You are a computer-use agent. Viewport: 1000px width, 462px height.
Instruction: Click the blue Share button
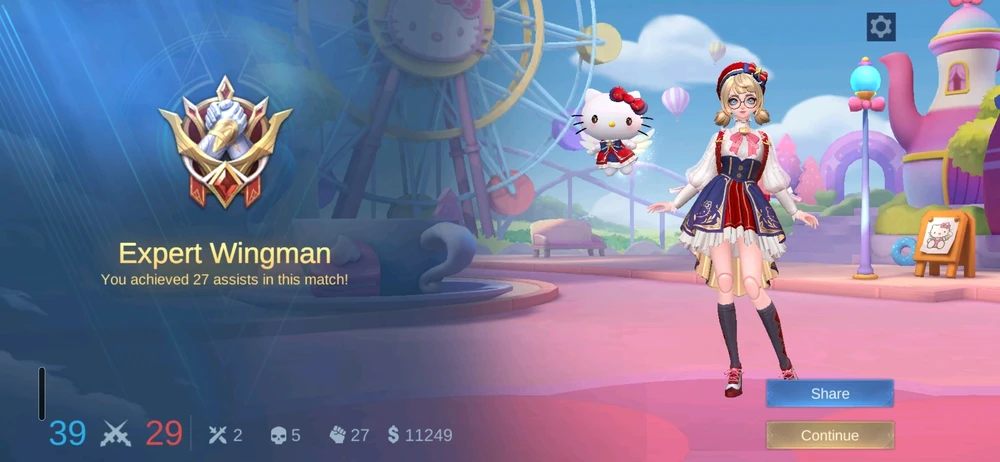click(829, 394)
